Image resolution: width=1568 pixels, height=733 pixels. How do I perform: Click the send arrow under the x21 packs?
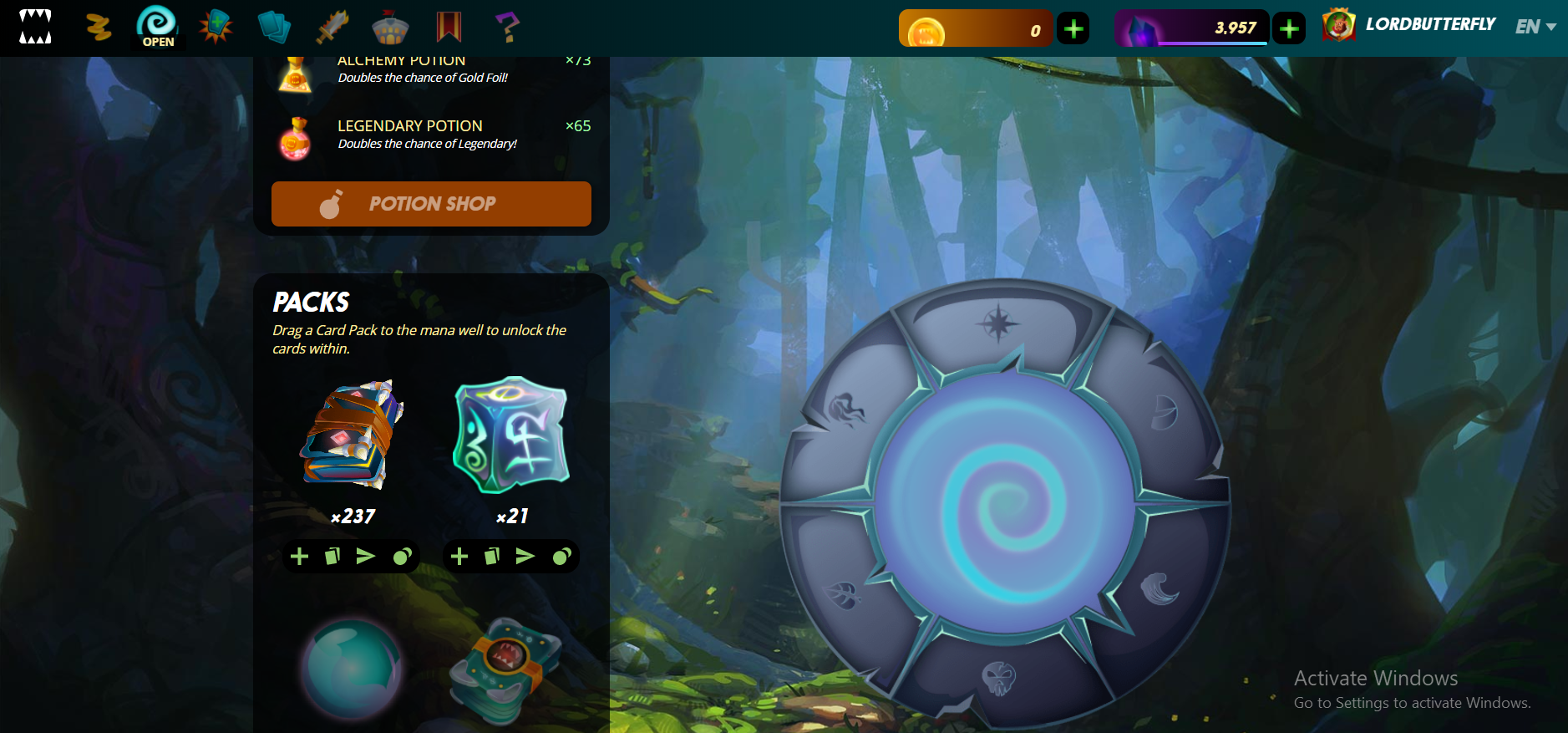(x=524, y=556)
